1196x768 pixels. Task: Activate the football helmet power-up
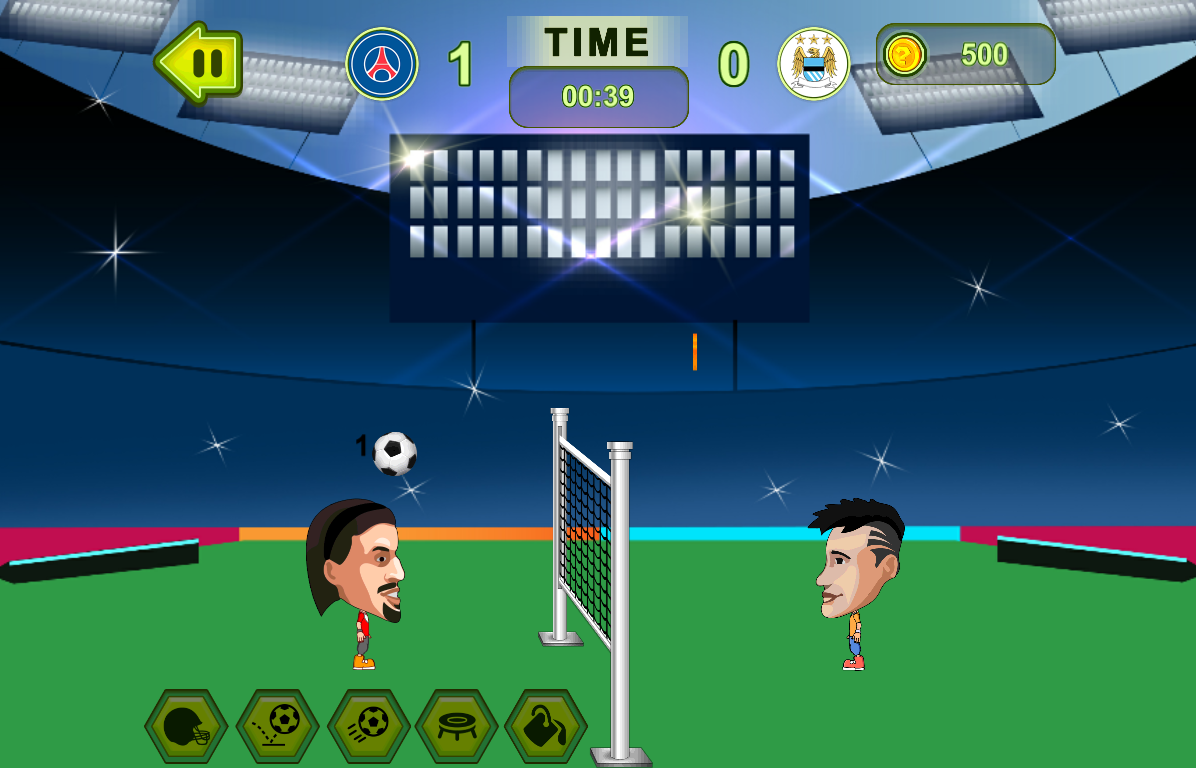[186, 727]
